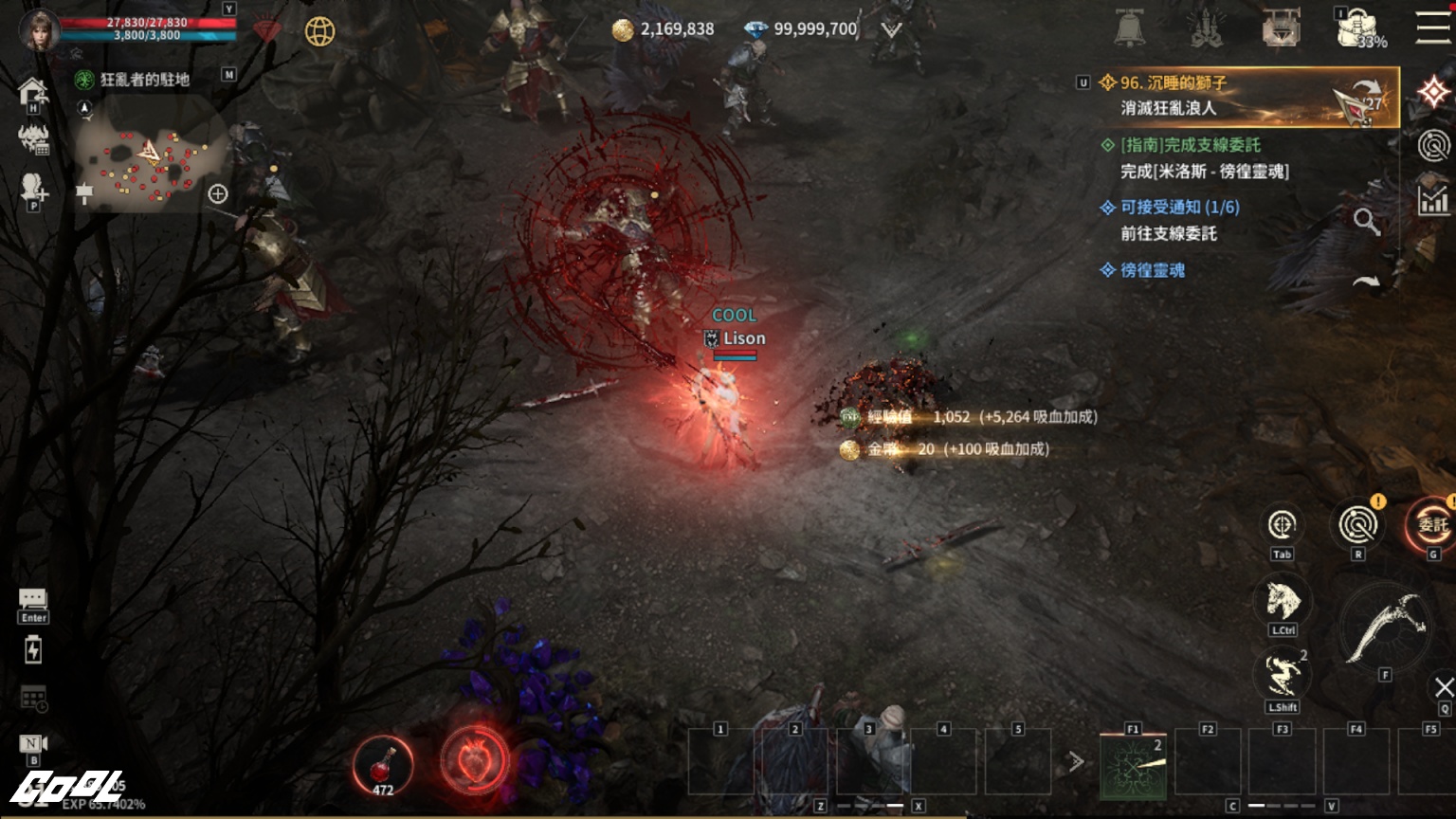Zoom in the minimap with plus button
The height and width of the screenshot is (819, 1456).
(218, 194)
